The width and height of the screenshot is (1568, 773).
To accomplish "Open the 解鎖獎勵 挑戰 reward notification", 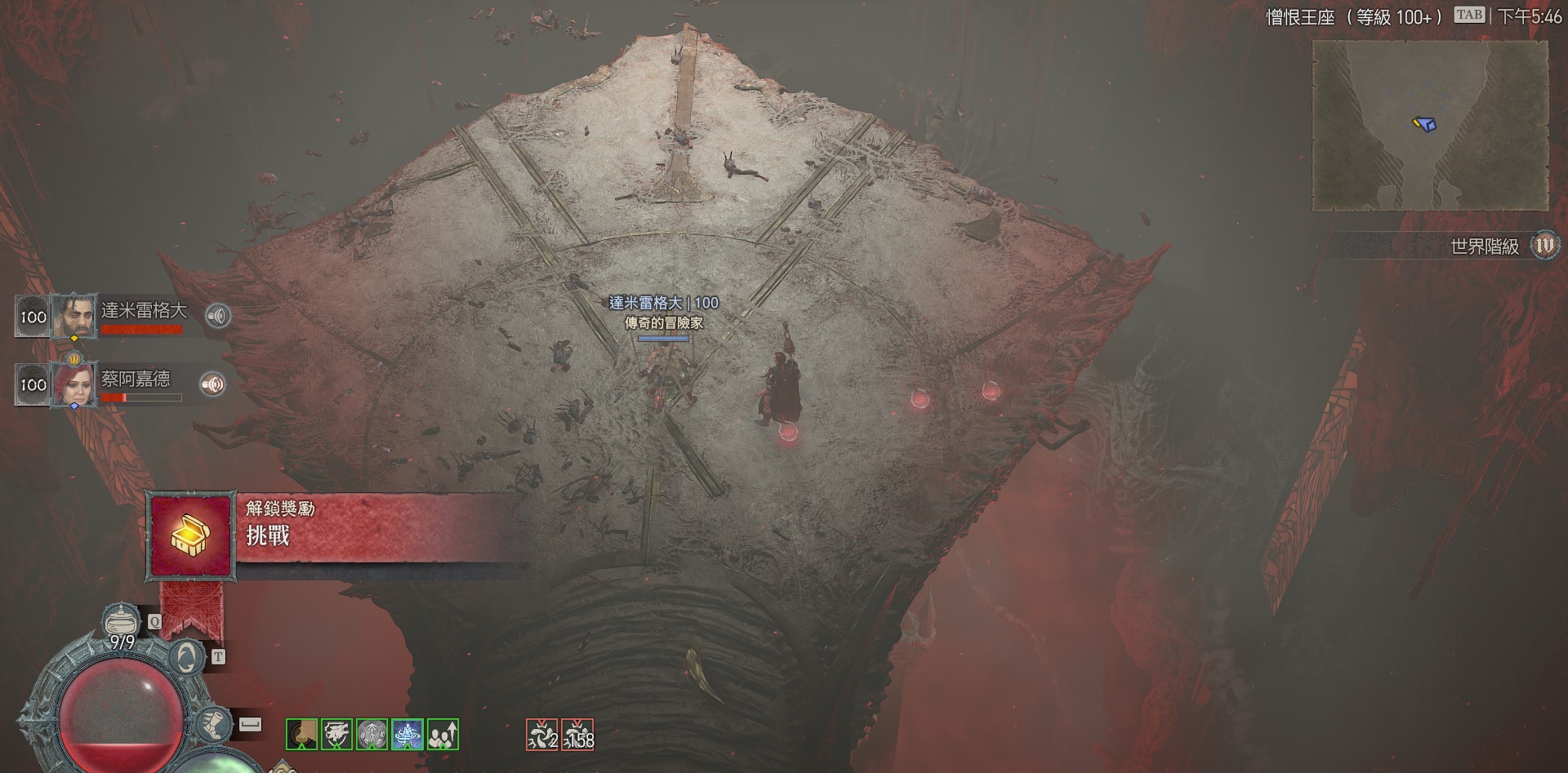I will [191, 535].
